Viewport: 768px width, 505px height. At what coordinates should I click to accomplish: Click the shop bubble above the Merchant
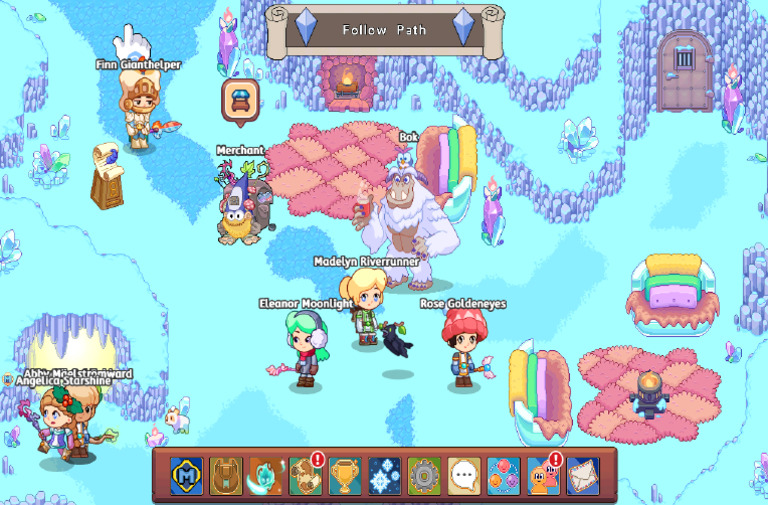(x=241, y=101)
